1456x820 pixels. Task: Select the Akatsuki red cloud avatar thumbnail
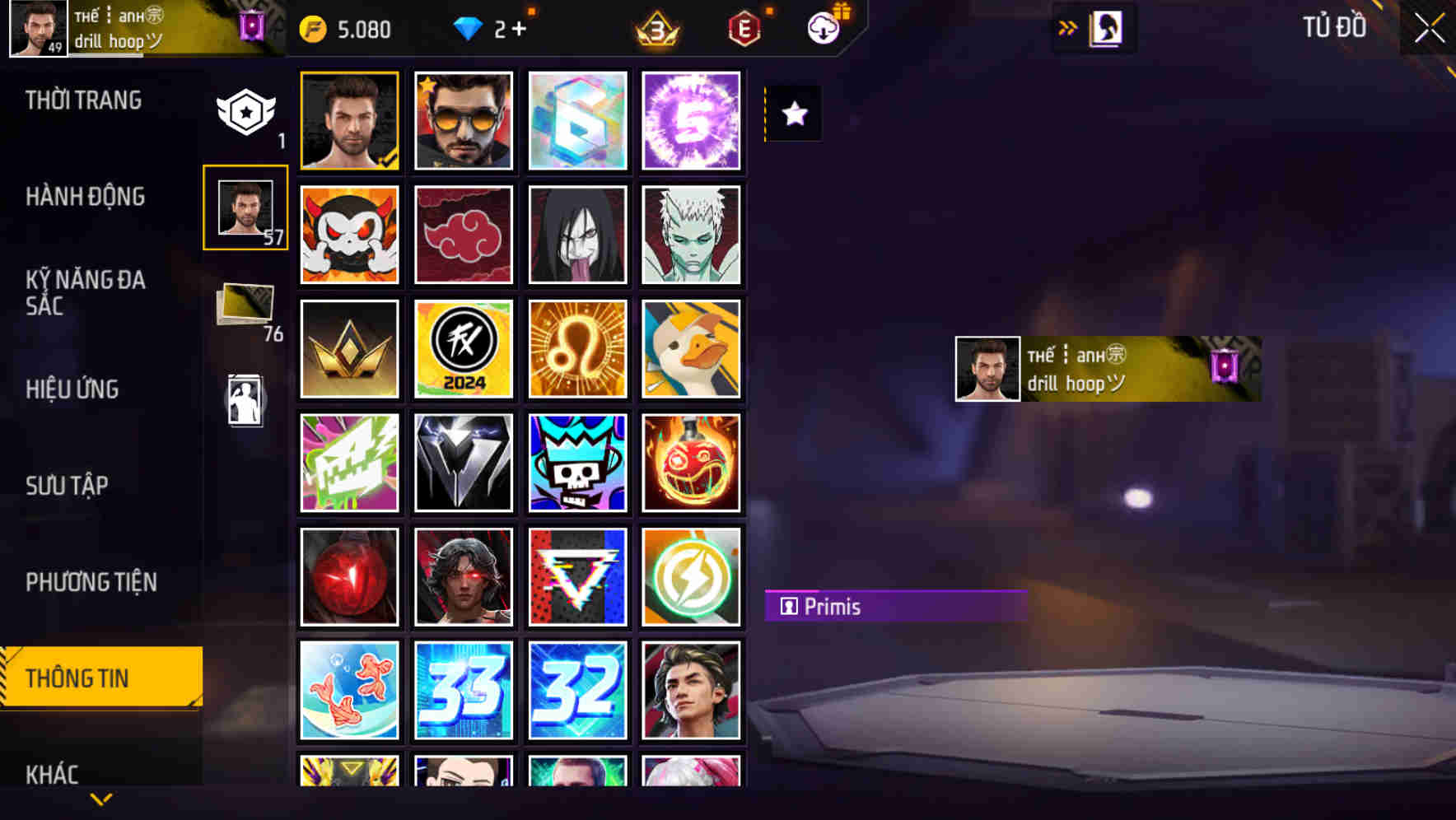click(x=464, y=235)
